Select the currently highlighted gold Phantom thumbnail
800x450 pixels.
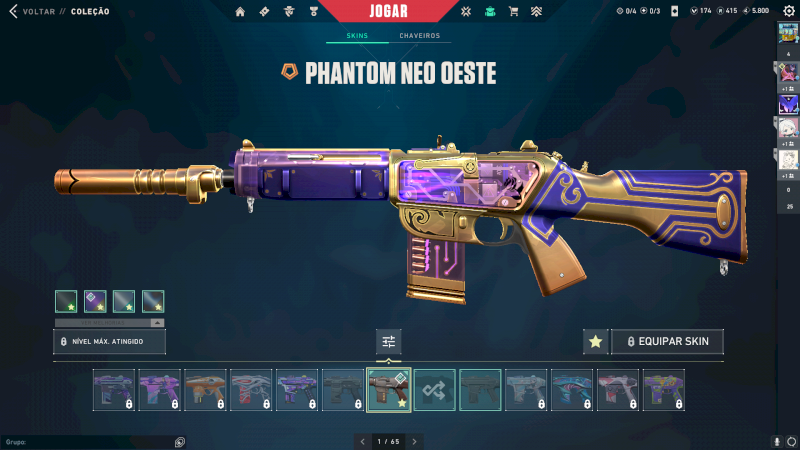(x=388, y=390)
